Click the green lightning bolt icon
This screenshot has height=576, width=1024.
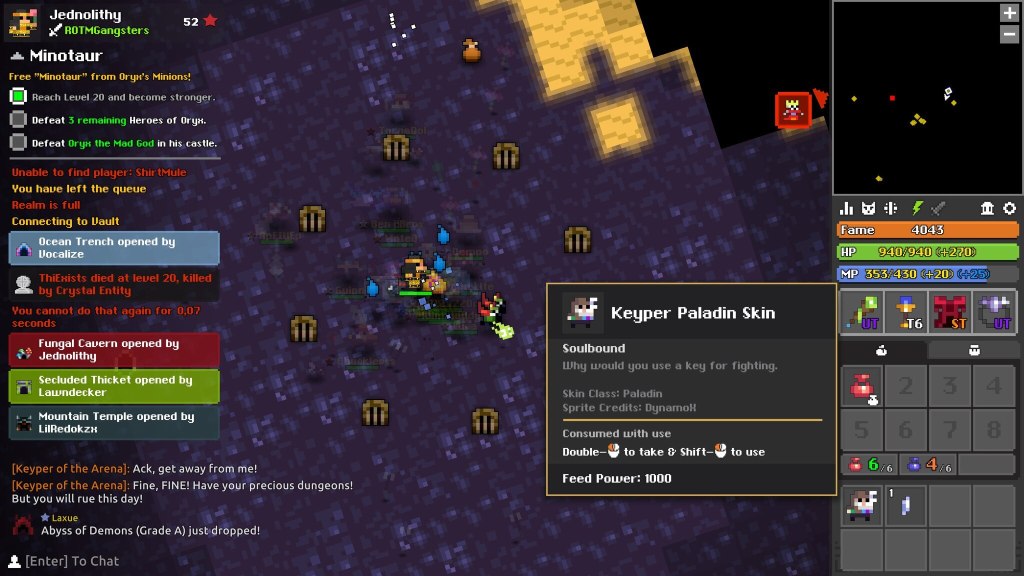click(916, 208)
